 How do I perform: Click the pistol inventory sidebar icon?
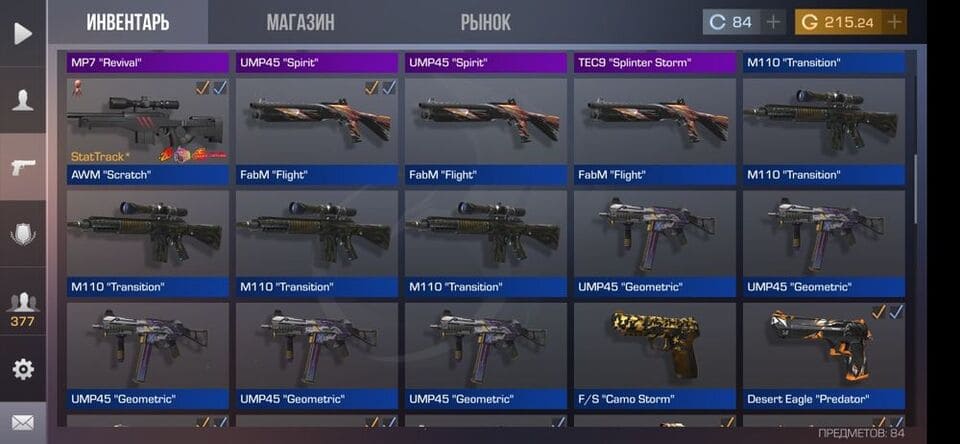pos(22,167)
